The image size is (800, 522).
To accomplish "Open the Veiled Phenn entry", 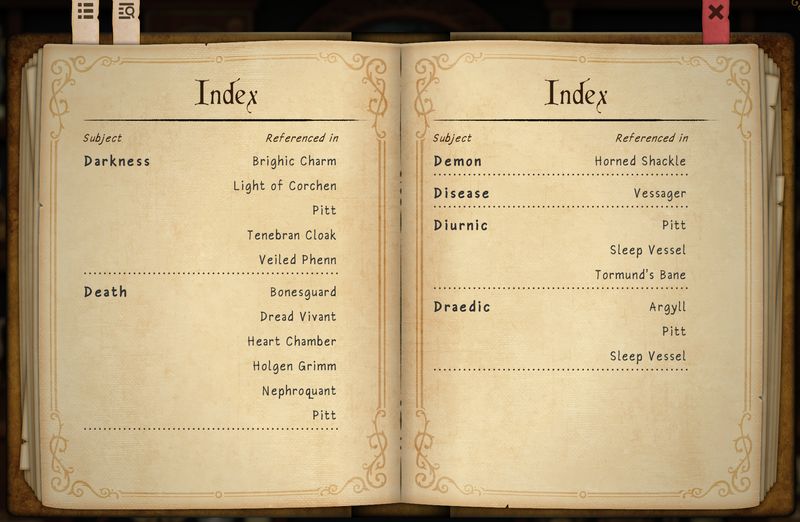I will pos(297,260).
